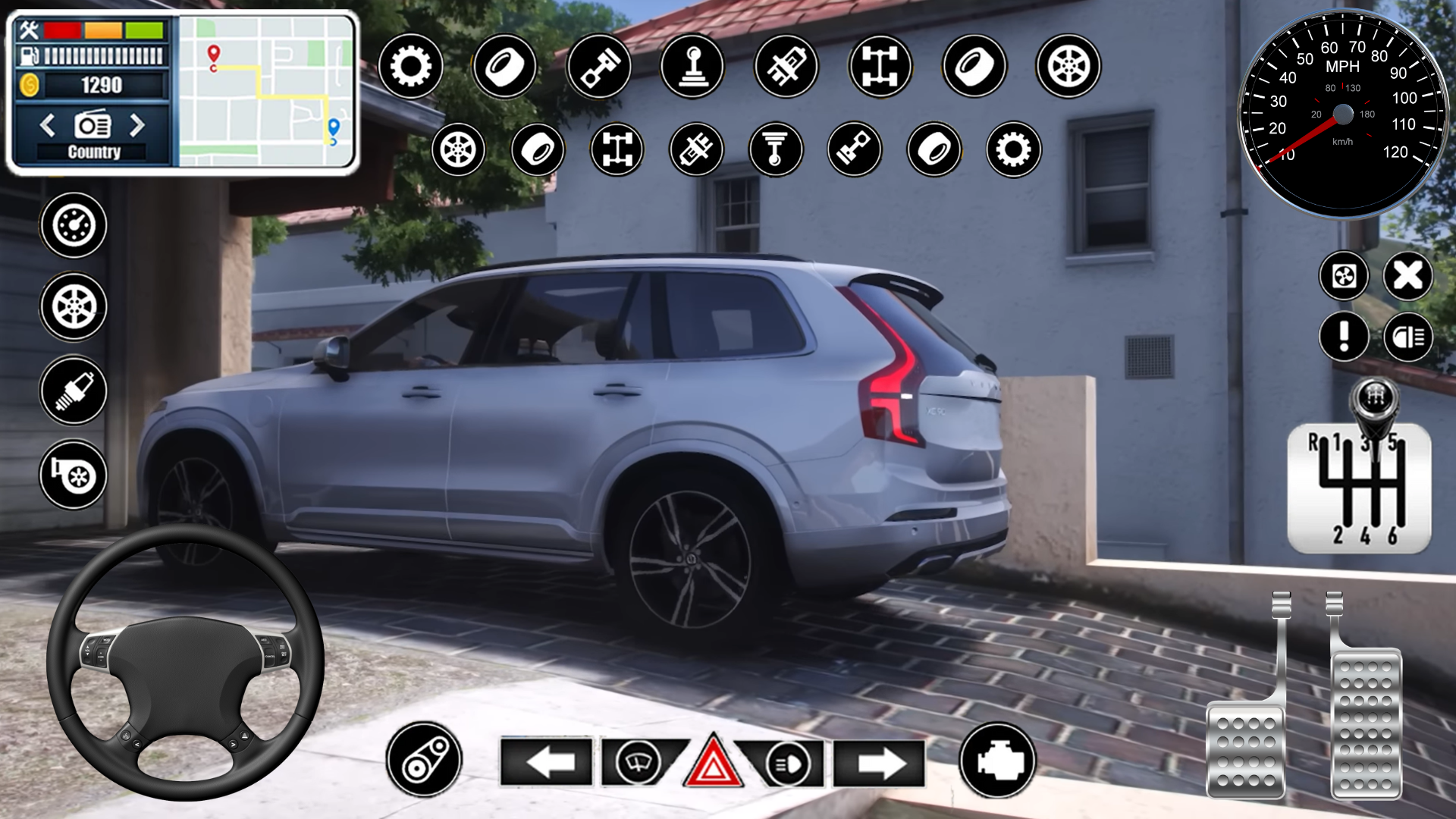Open the speedometer gauge icon on left sidebar
1456x819 pixels.
pos(72,224)
